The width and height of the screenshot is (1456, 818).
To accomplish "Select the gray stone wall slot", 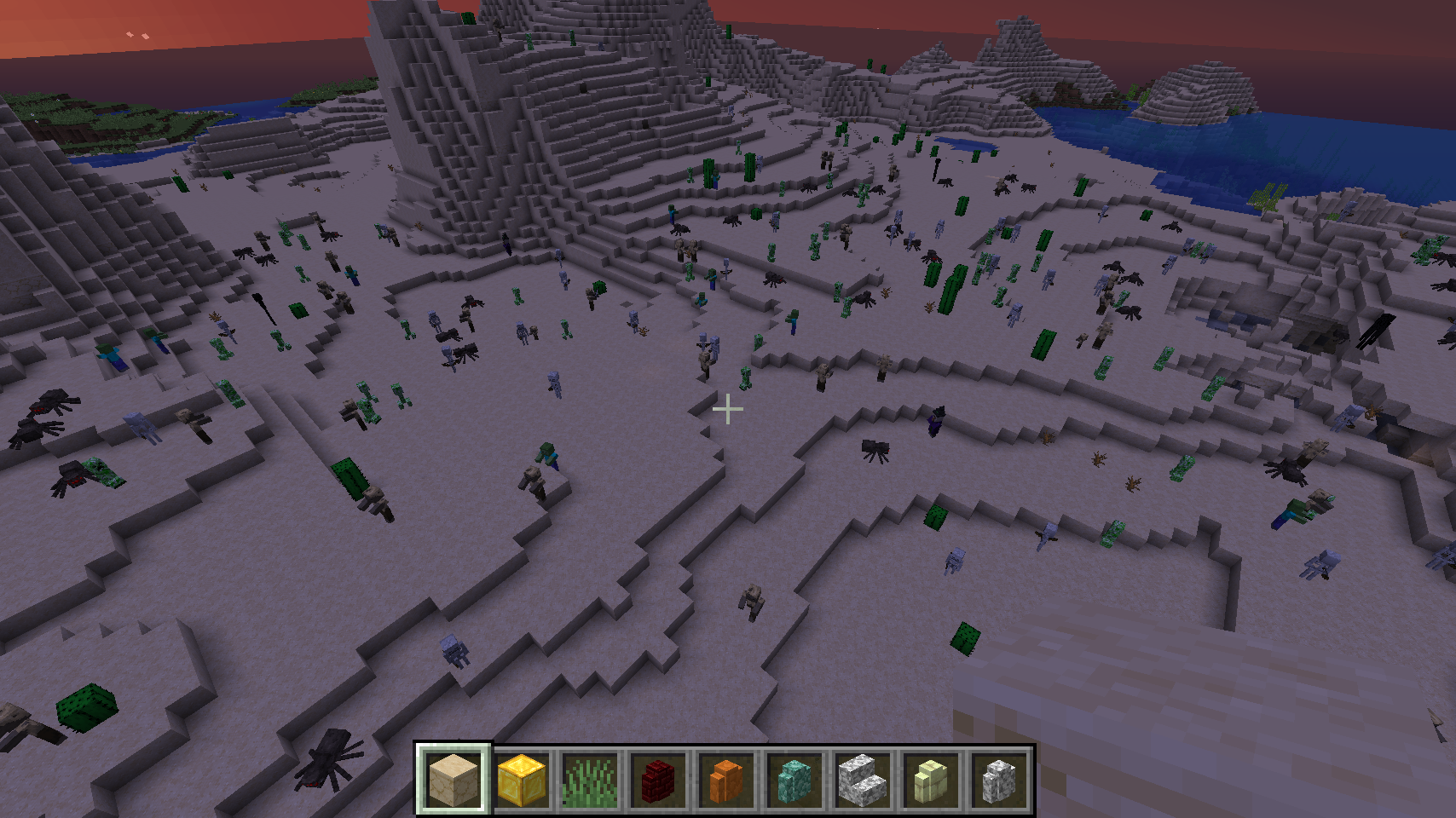I will click(x=998, y=779).
